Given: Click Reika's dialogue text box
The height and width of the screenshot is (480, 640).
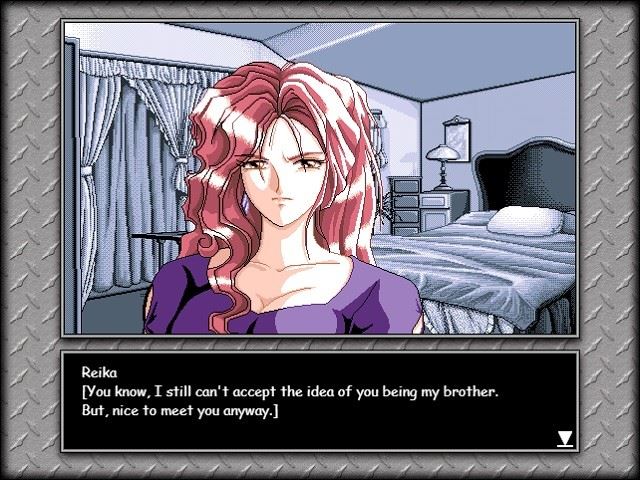Looking at the screenshot, I should [x=319, y=401].
